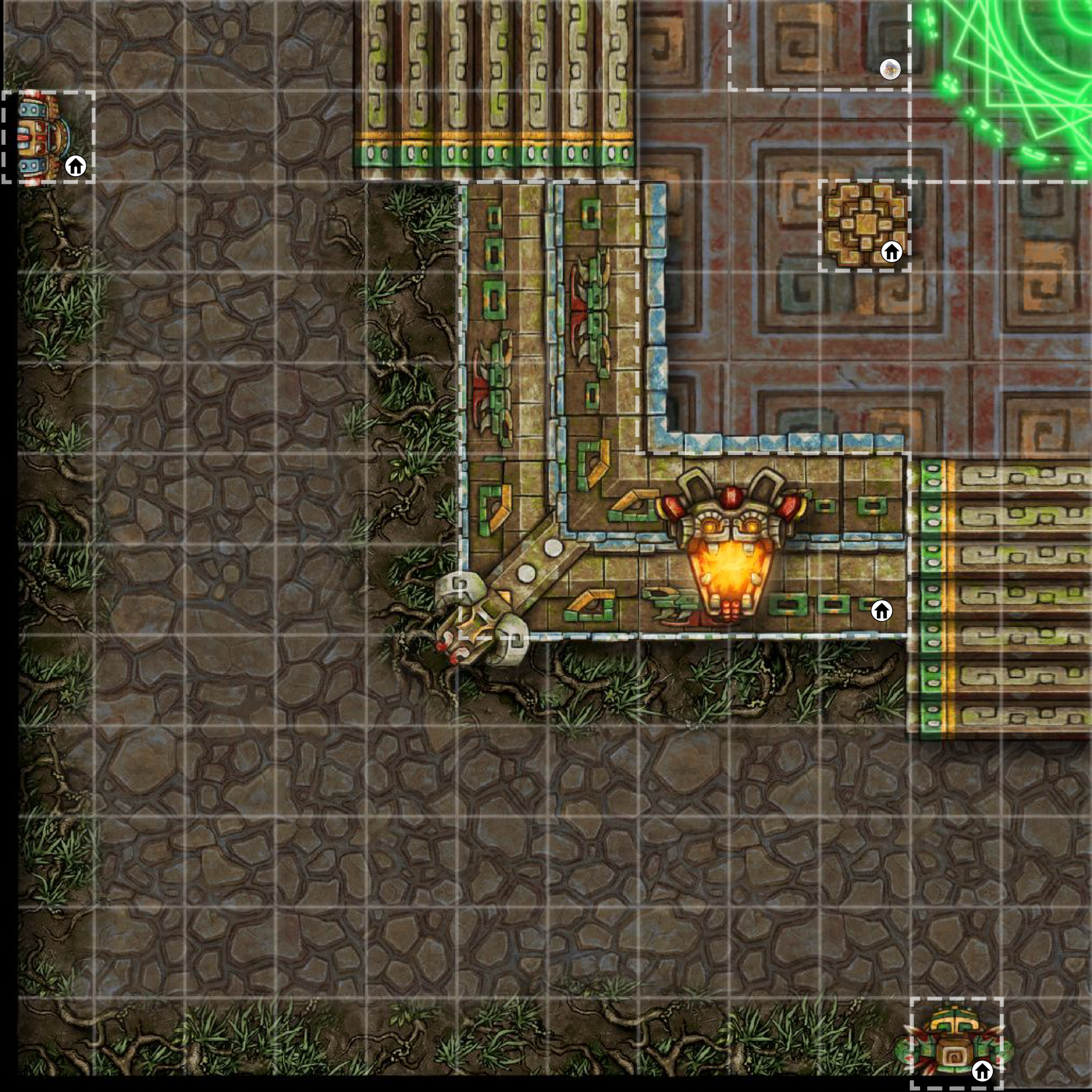Select the home marker on the red totem tile

tap(76, 166)
